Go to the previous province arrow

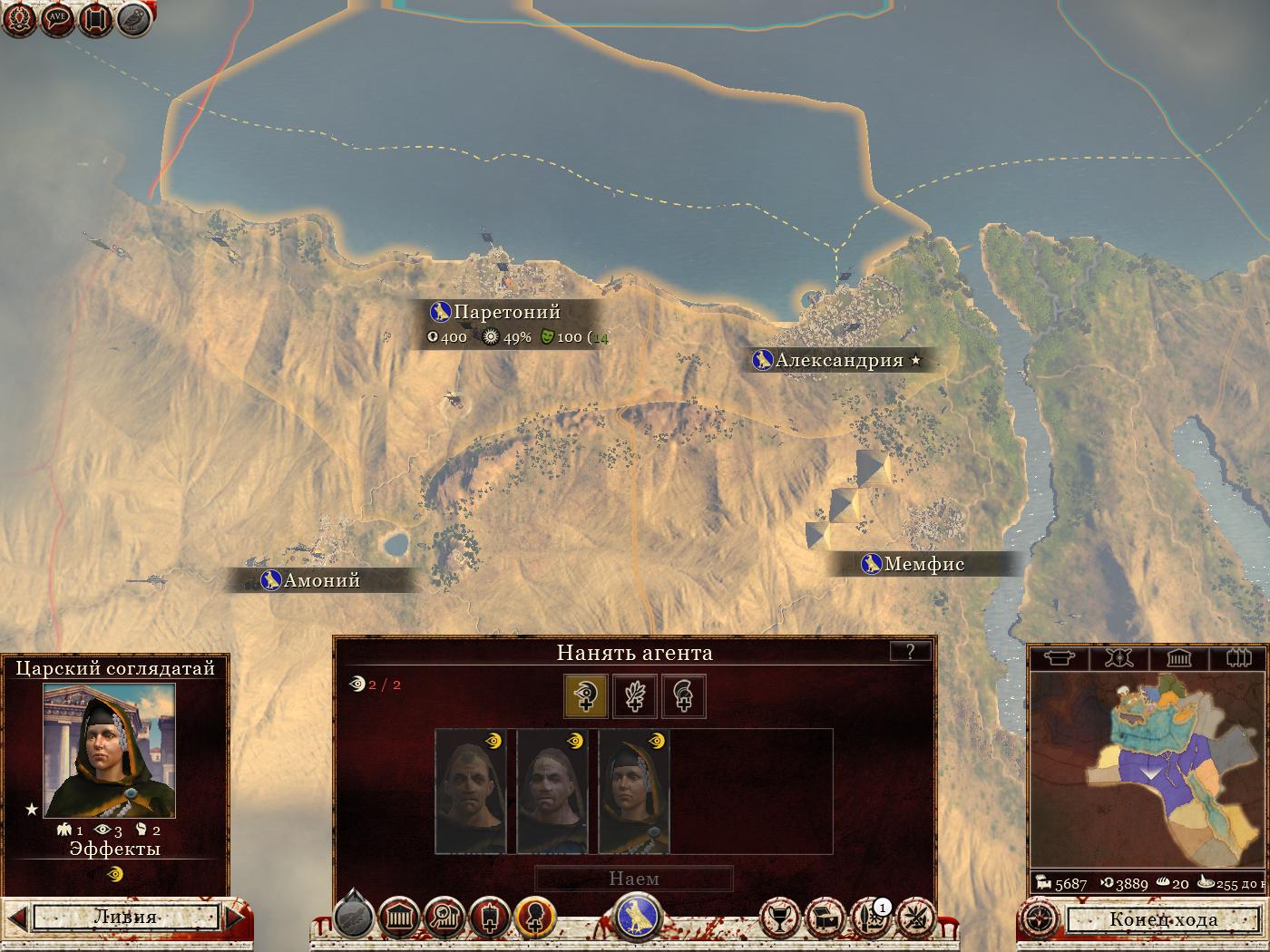[17, 917]
